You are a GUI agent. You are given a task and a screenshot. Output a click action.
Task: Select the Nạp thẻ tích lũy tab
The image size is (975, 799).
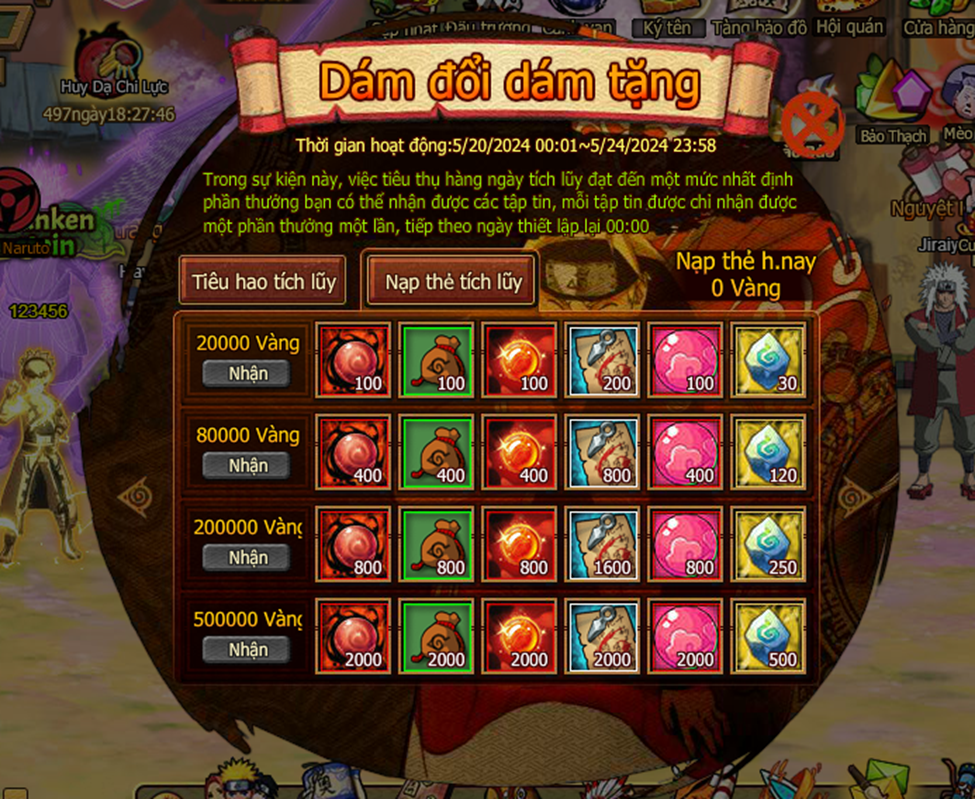pos(453,282)
